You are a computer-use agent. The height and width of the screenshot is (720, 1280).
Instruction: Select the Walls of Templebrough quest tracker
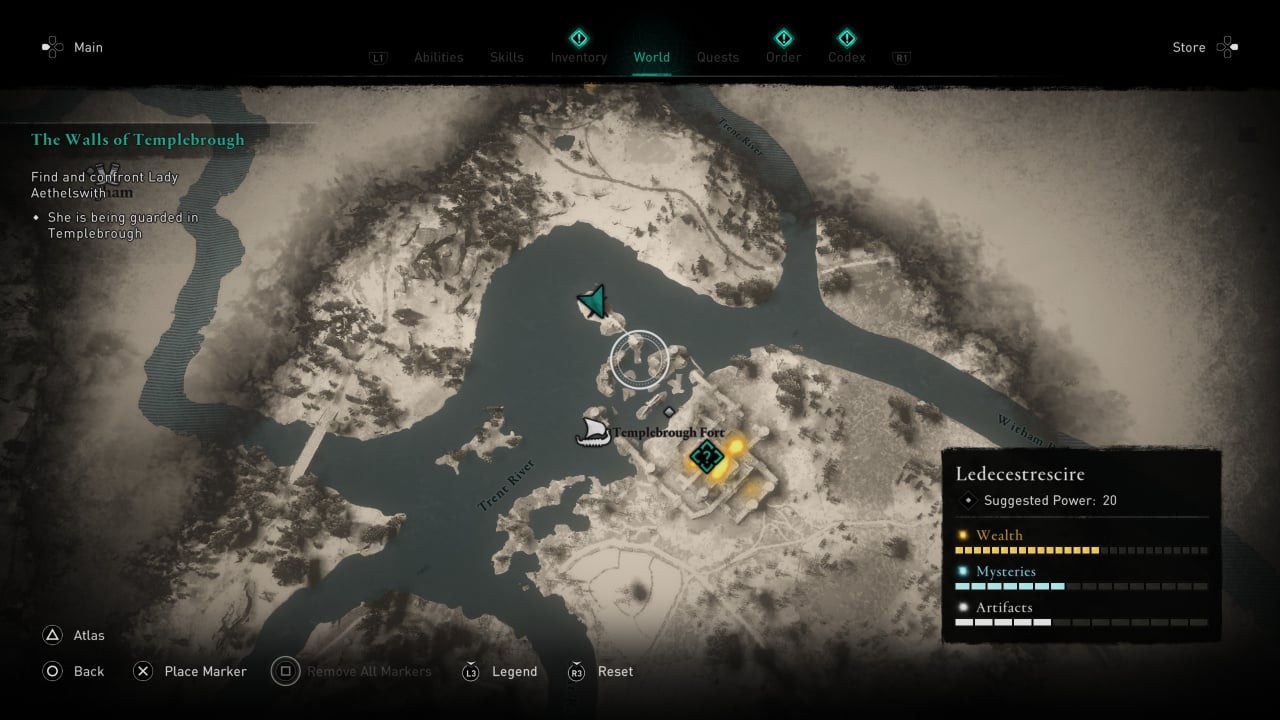pyautogui.click(x=138, y=140)
